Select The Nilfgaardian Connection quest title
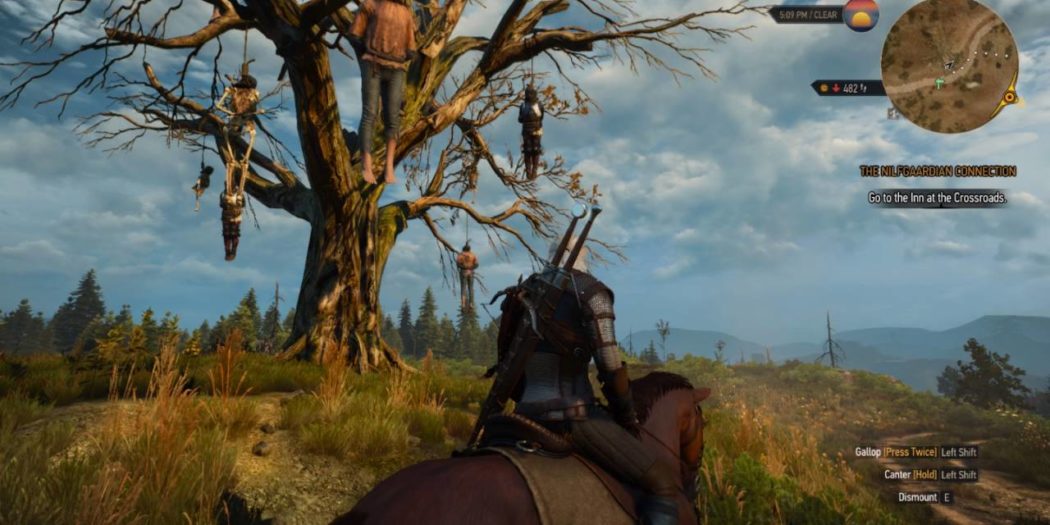1050x525 pixels. coord(937,171)
